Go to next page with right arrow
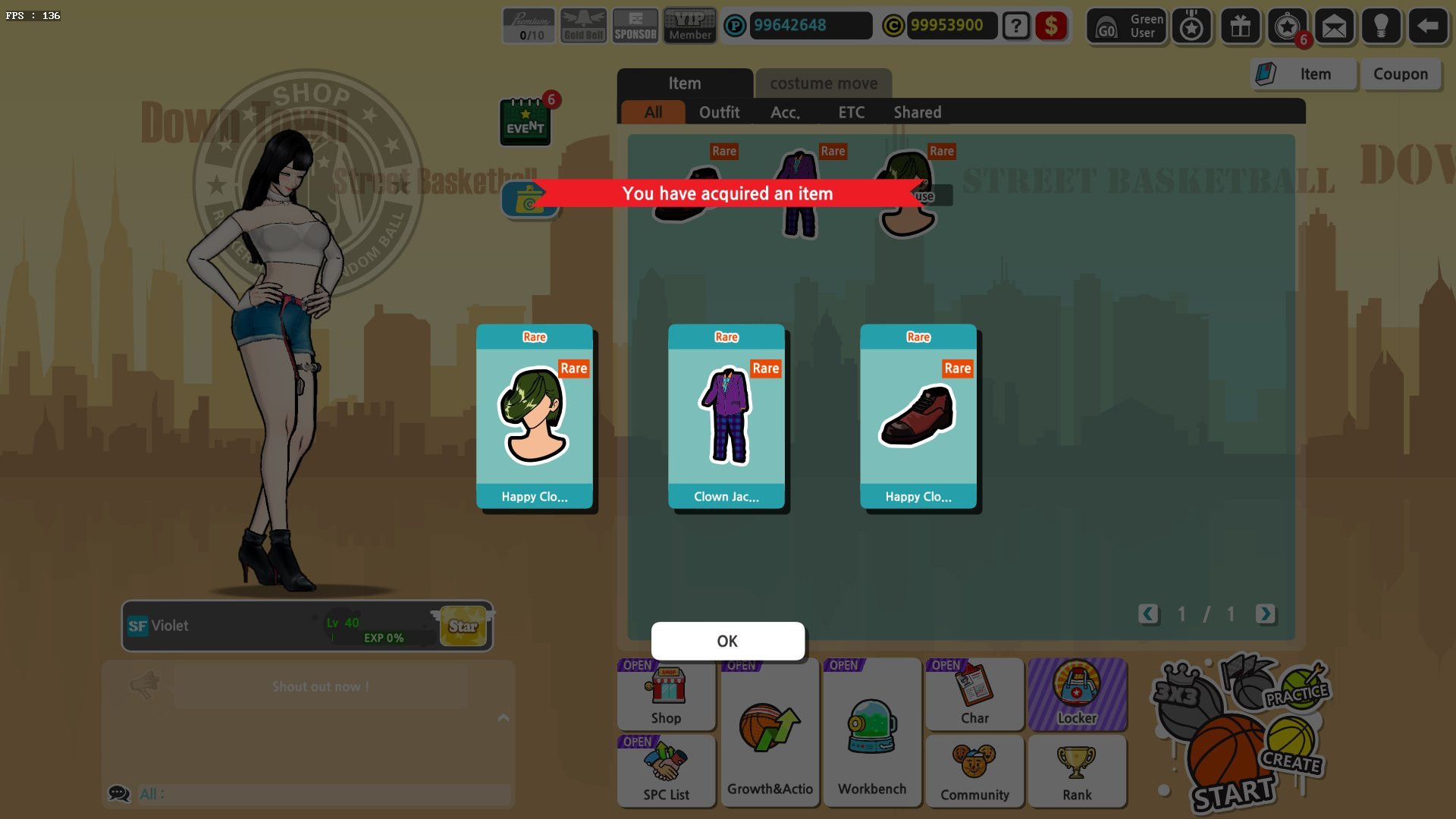Image resolution: width=1456 pixels, height=819 pixels. (x=1265, y=615)
